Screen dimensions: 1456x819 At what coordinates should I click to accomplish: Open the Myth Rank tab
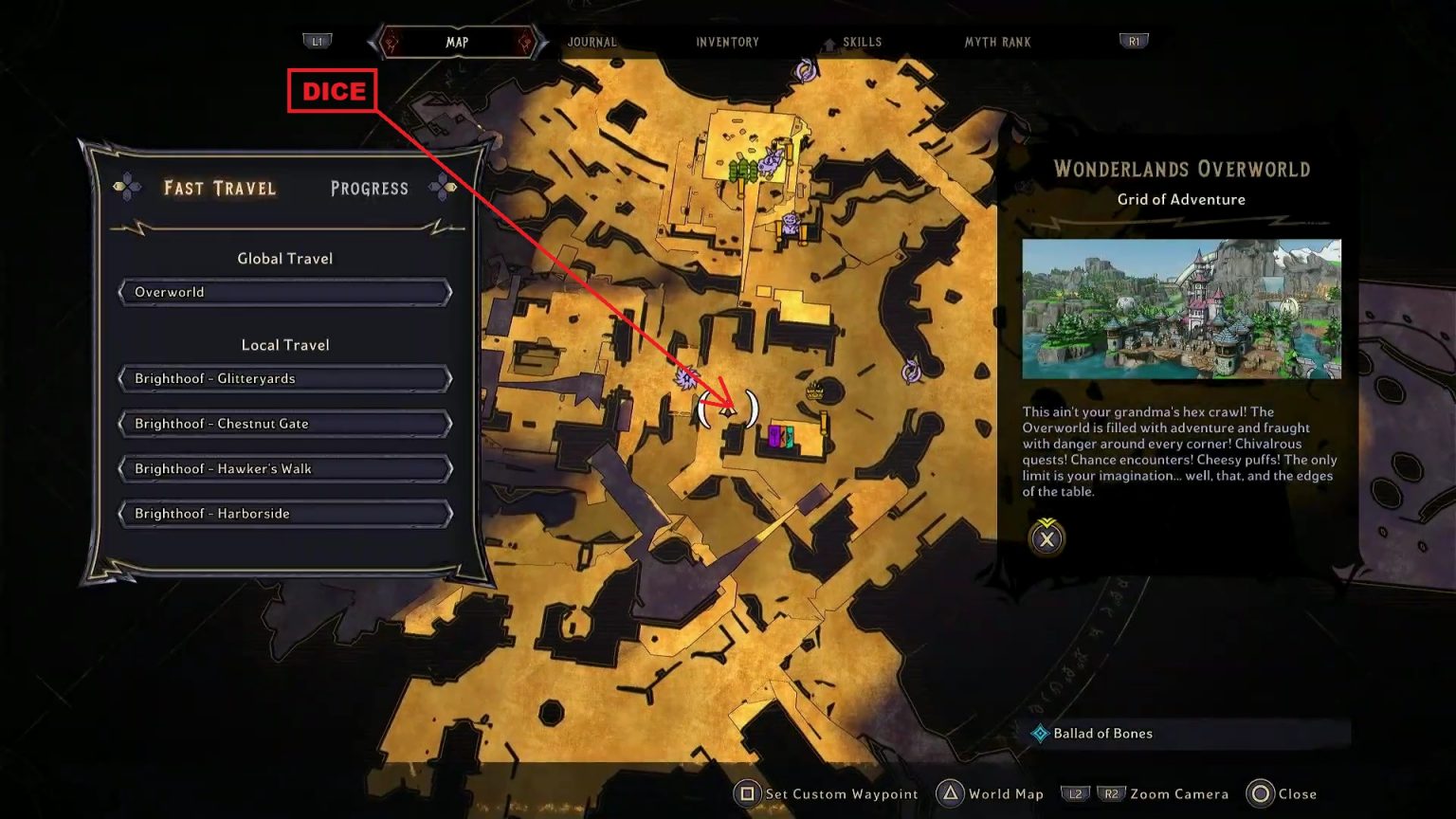[996, 42]
